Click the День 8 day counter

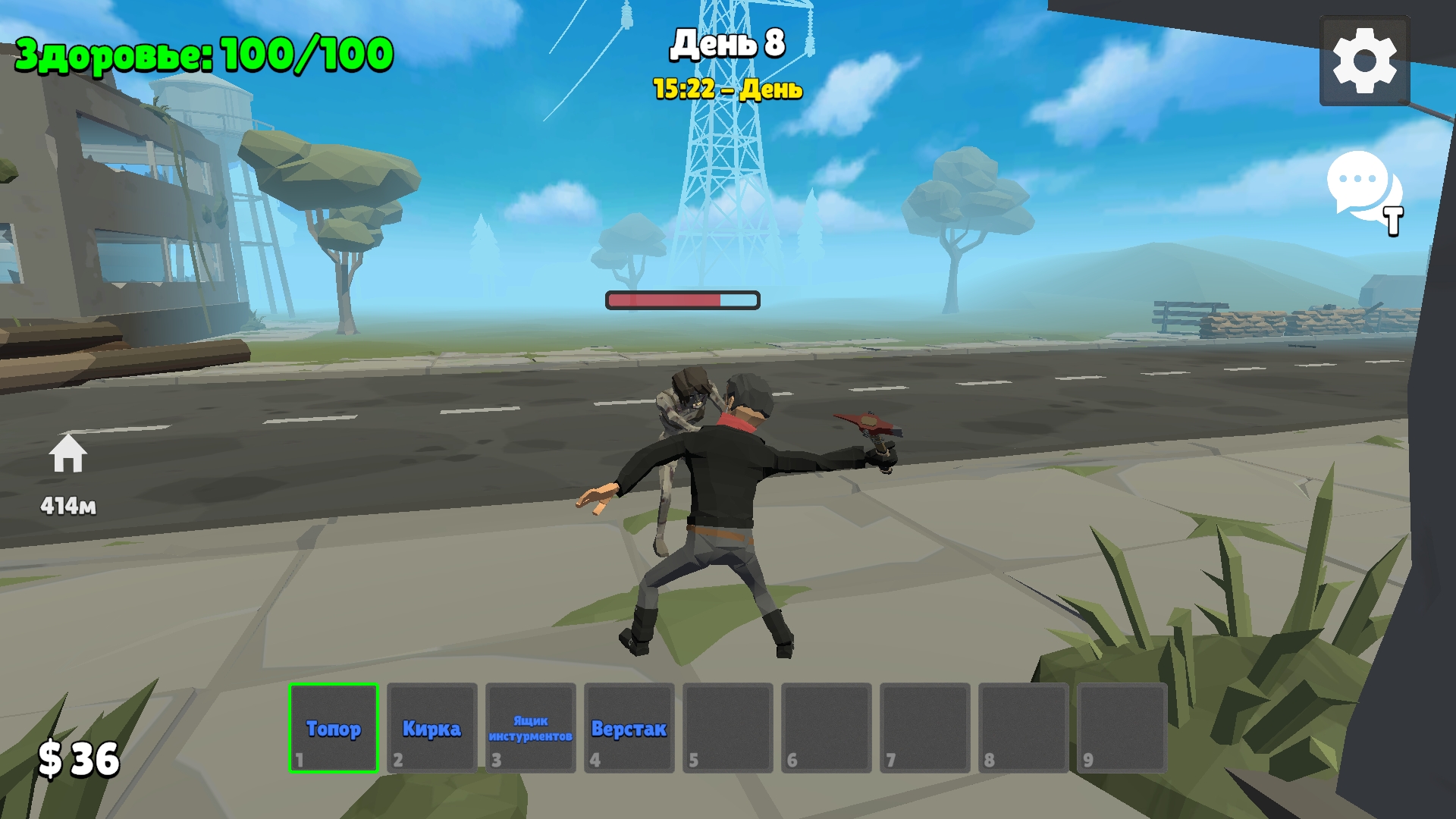(x=726, y=43)
